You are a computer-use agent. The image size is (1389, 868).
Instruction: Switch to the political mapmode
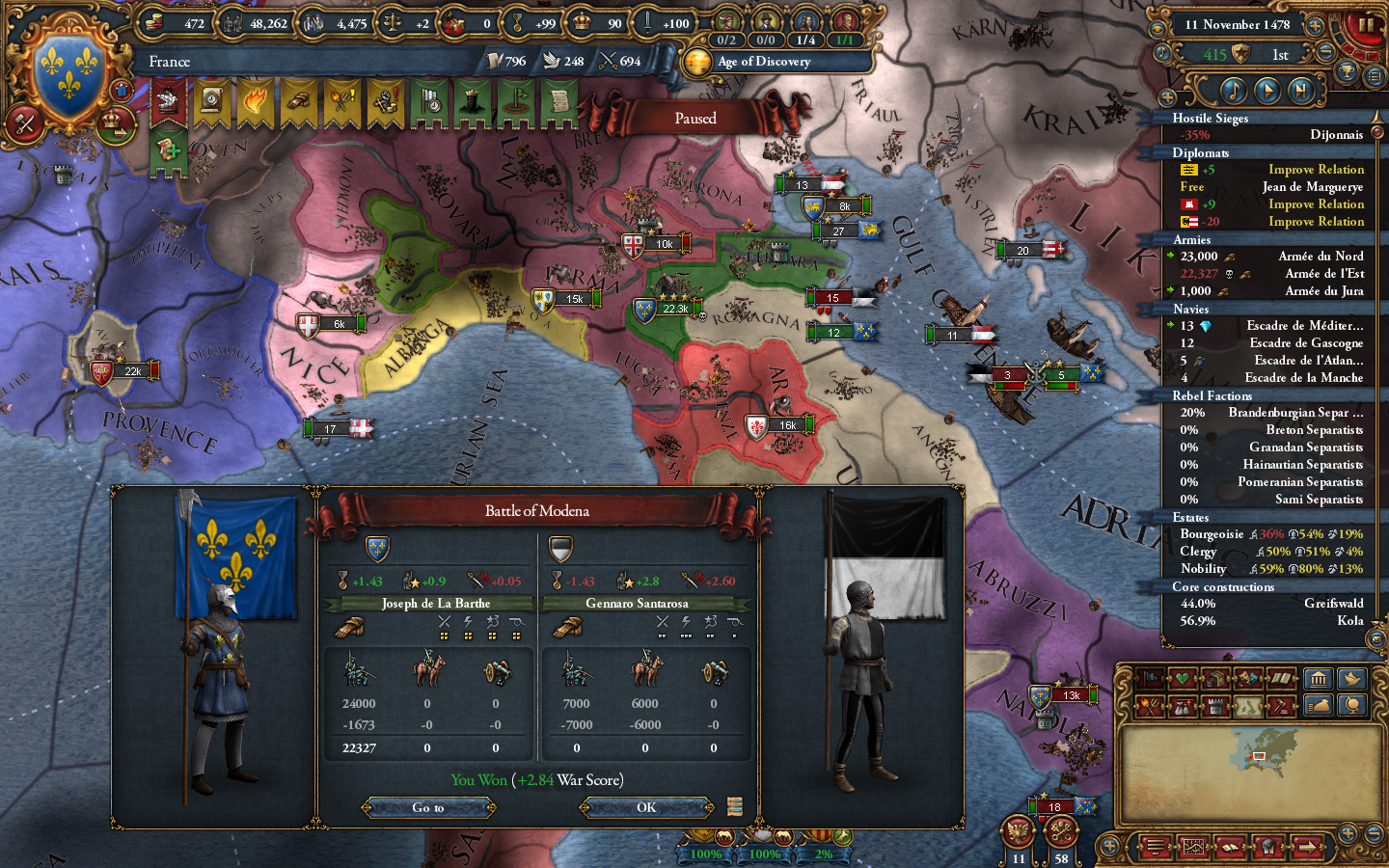click(1150, 678)
